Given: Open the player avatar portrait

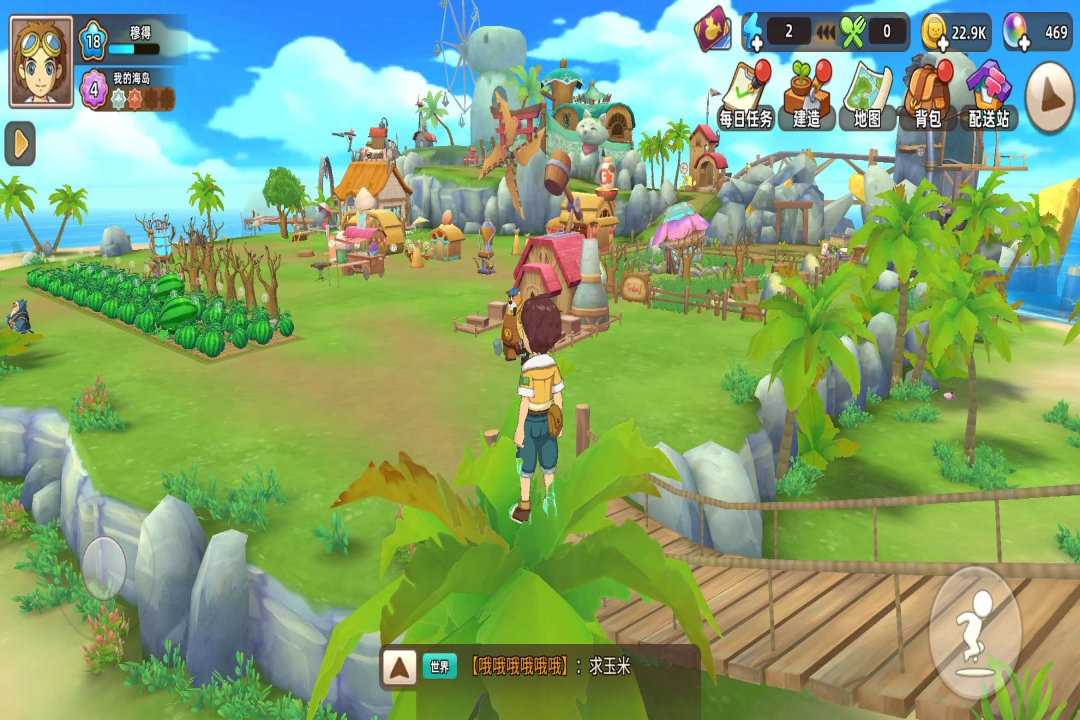Looking at the screenshot, I should [x=41, y=61].
